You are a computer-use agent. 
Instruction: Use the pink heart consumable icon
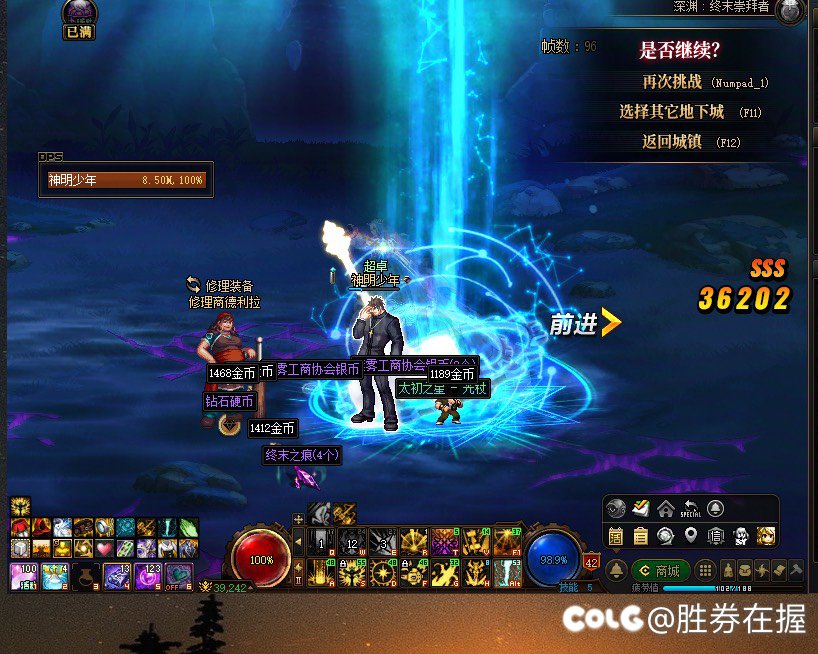click(103, 548)
